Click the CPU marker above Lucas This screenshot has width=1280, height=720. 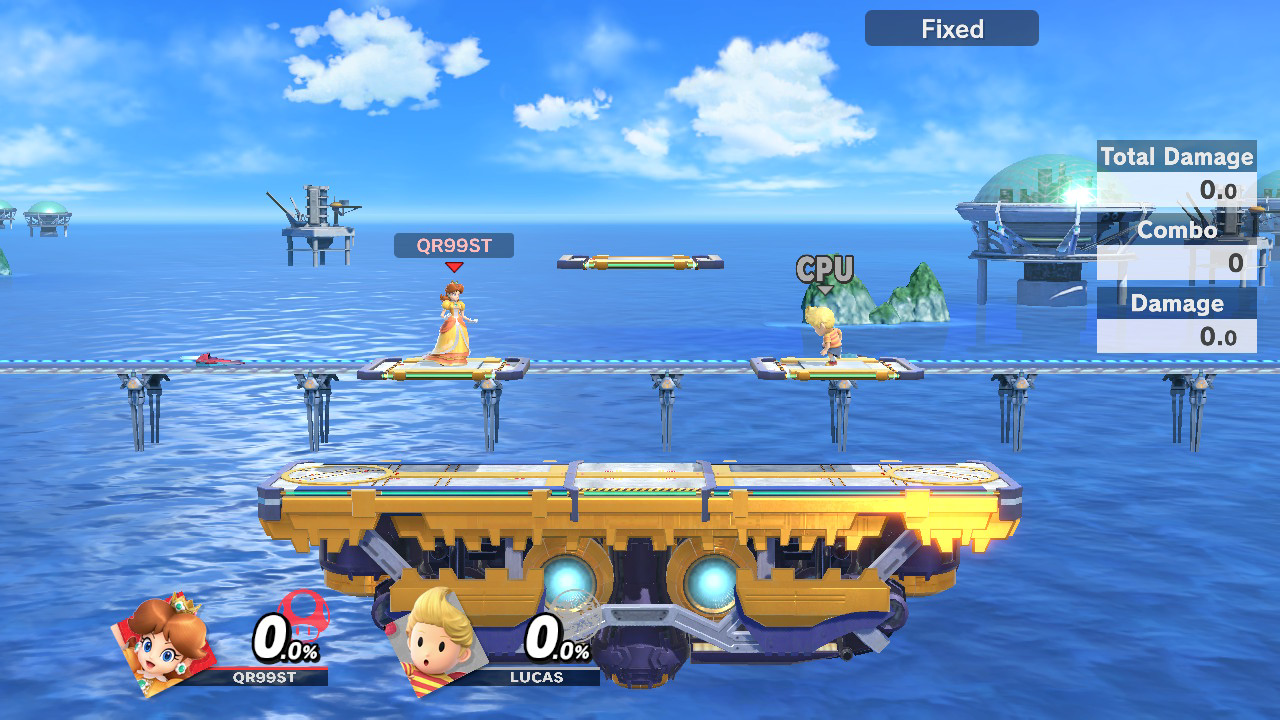click(x=825, y=270)
